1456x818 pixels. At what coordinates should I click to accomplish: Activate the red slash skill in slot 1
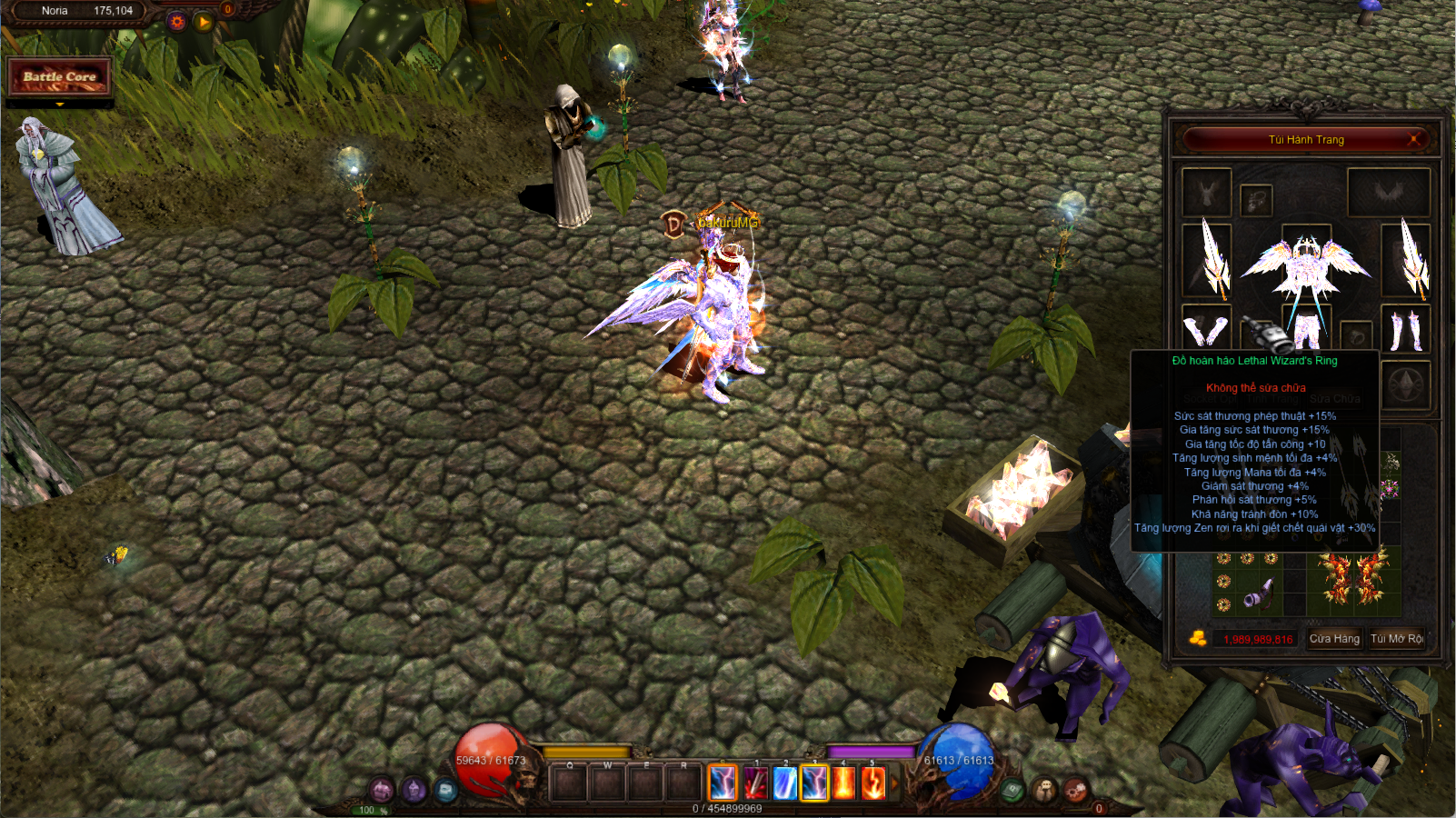tap(755, 783)
